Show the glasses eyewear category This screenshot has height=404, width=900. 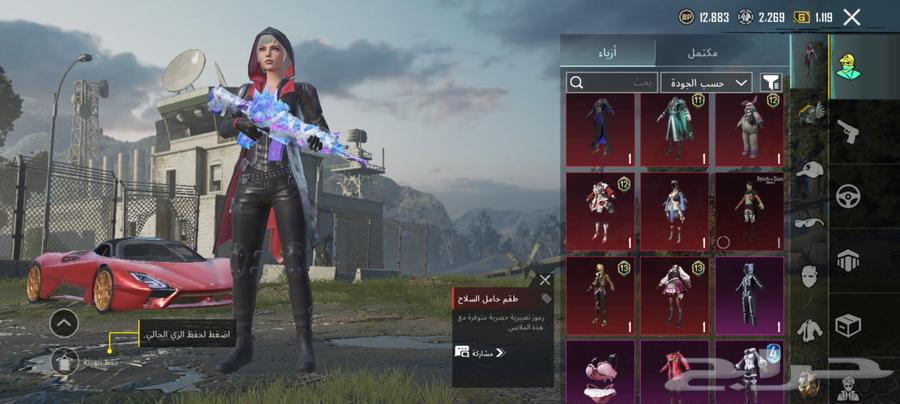(808, 223)
